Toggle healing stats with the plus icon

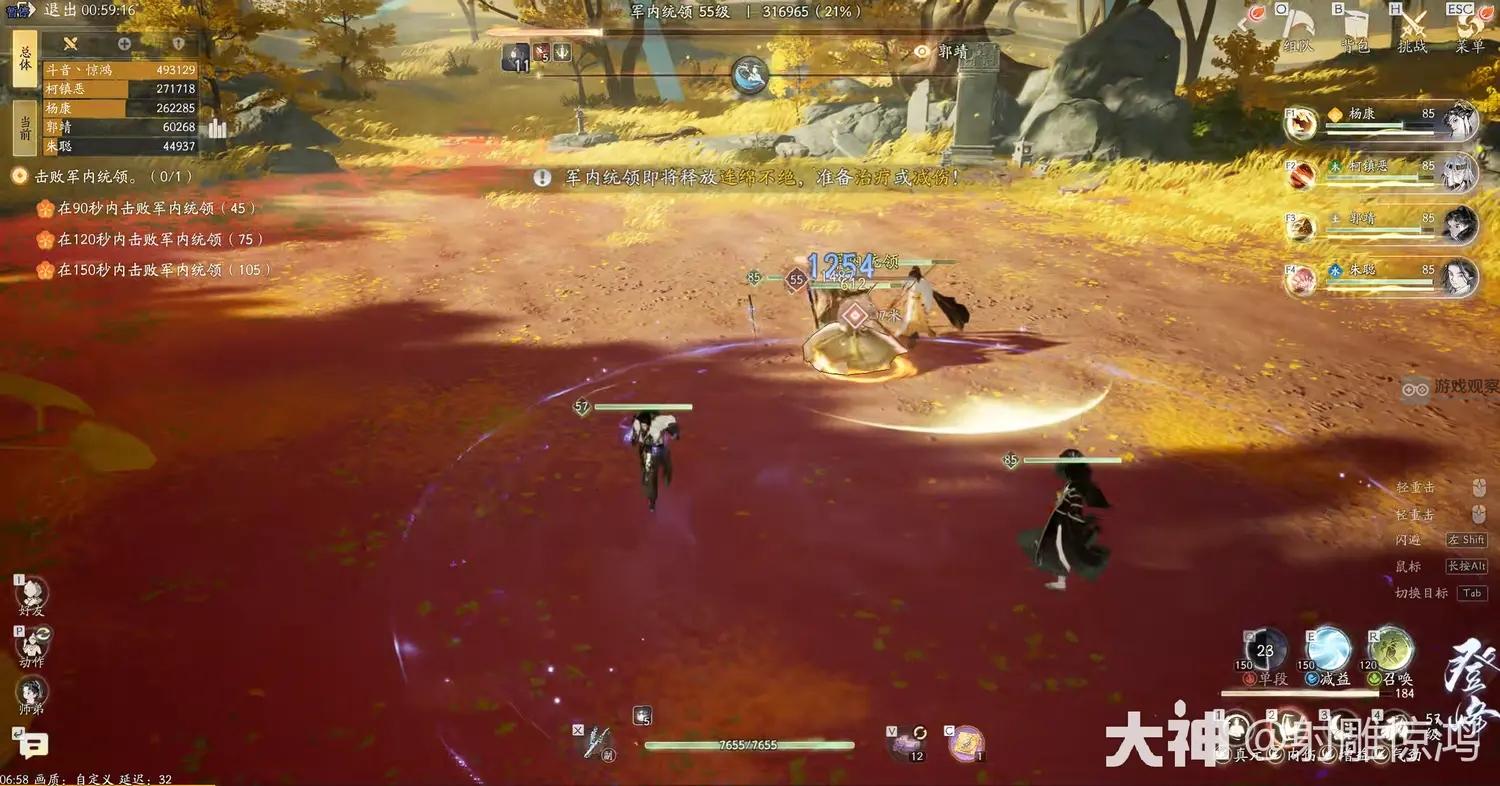click(x=123, y=43)
